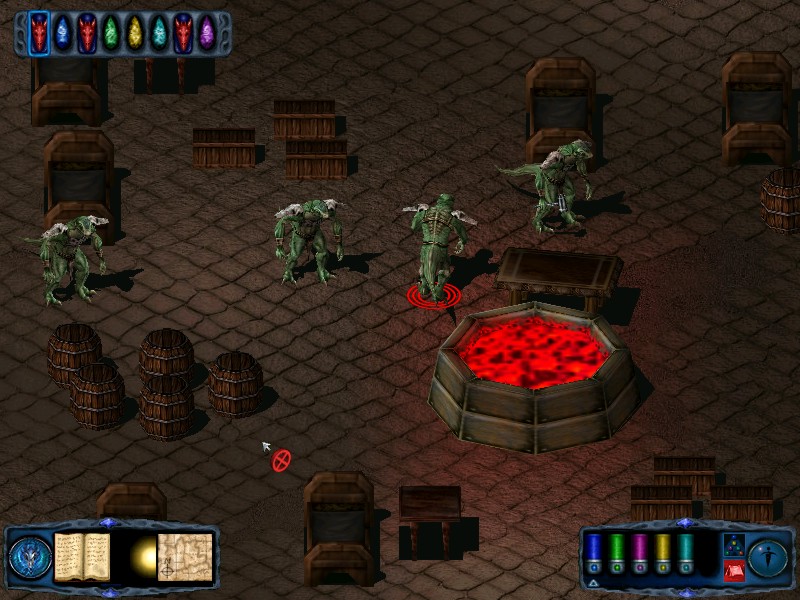The height and width of the screenshot is (600, 800).
Task: Choose the blue crystal in the top bar
Action: pyautogui.click(x=63, y=33)
